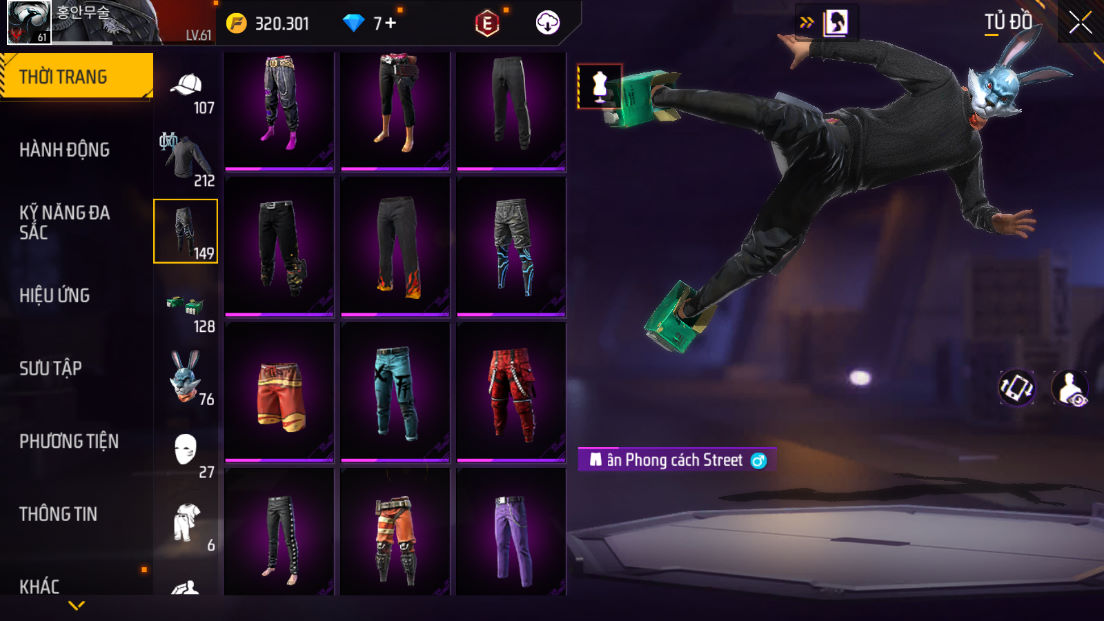1104x621 pixels.
Task: Open the Sưu Tập section
Action: click(51, 368)
